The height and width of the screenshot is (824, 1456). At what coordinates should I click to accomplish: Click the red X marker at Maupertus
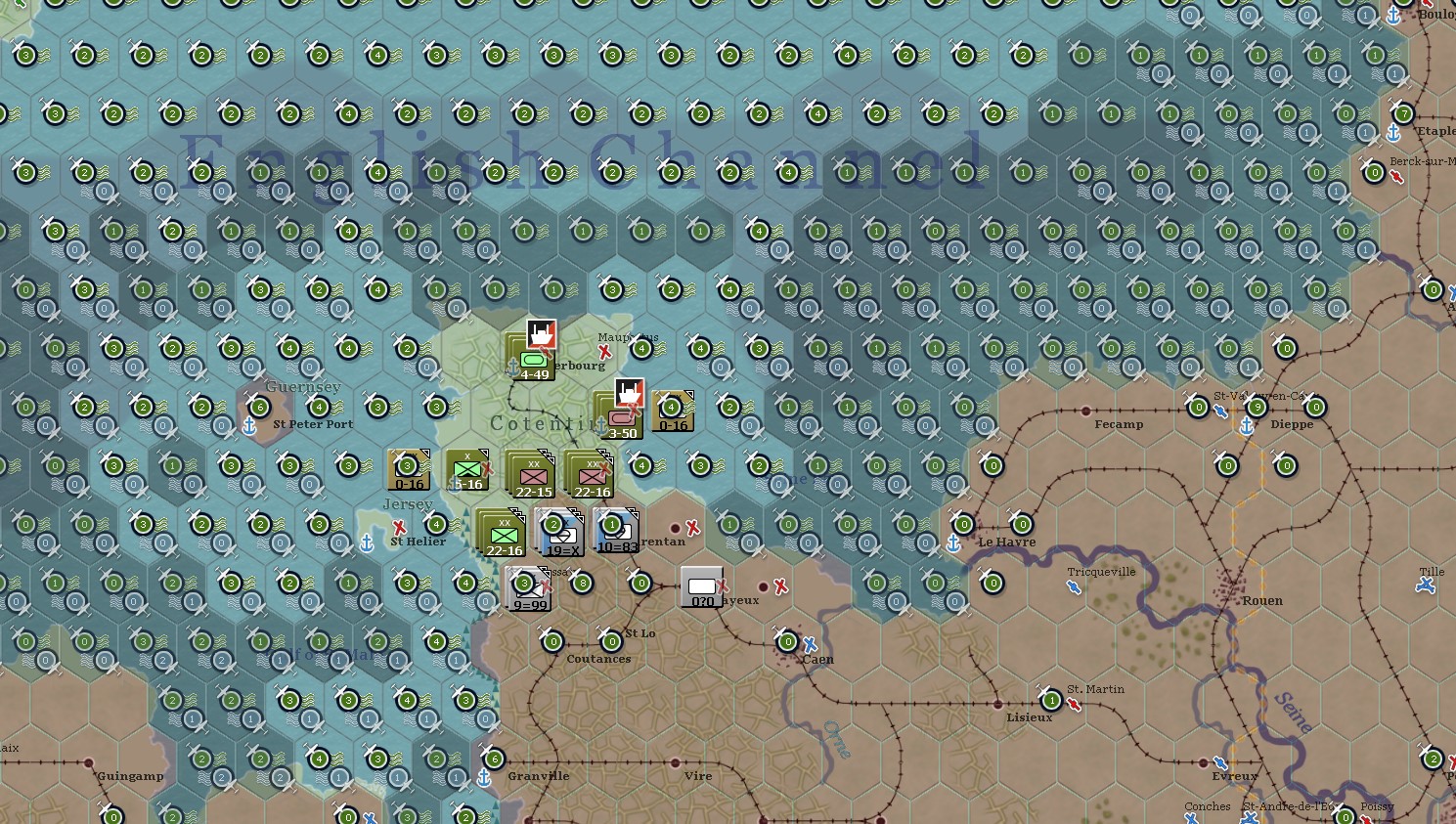coord(603,349)
